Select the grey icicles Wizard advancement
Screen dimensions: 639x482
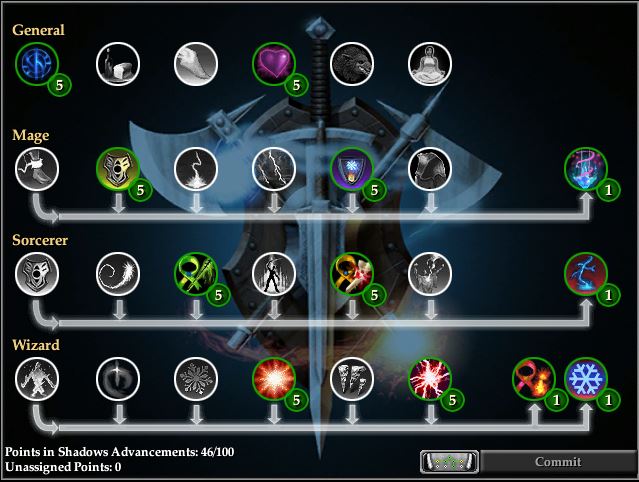coord(352,379)
